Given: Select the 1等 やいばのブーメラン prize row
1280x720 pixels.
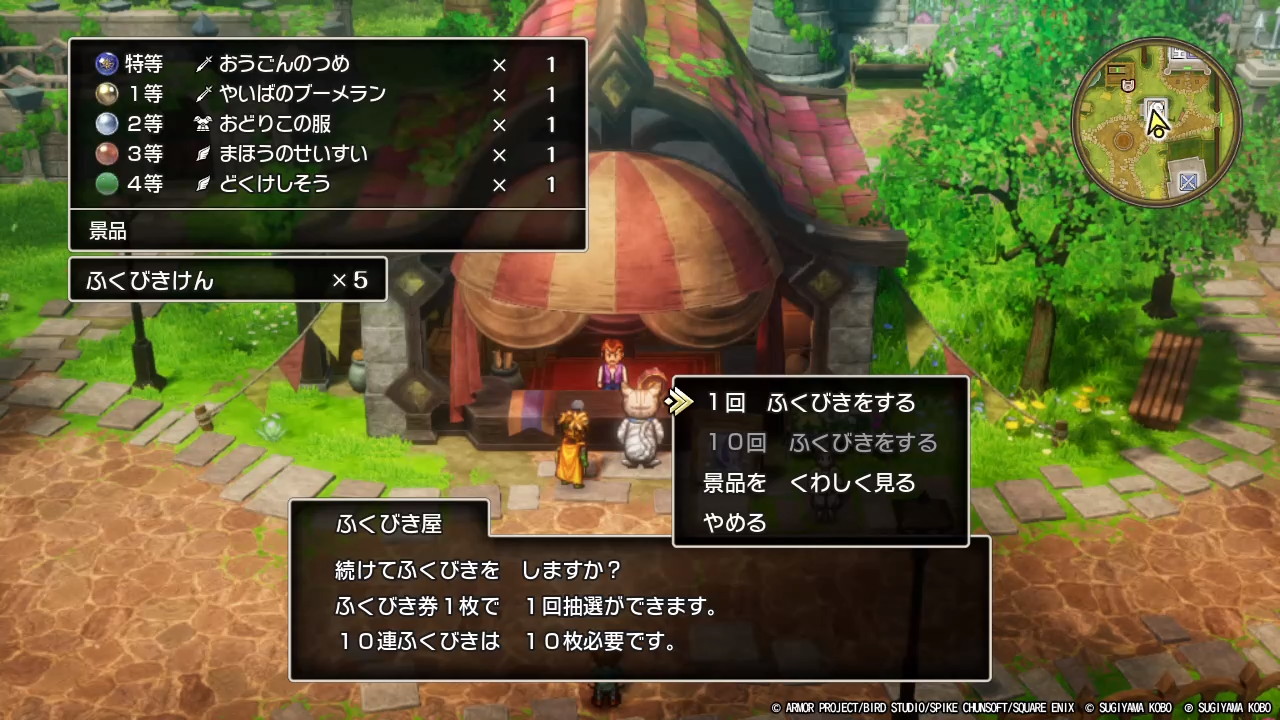Looking at the screenshot, I should 326,95.
